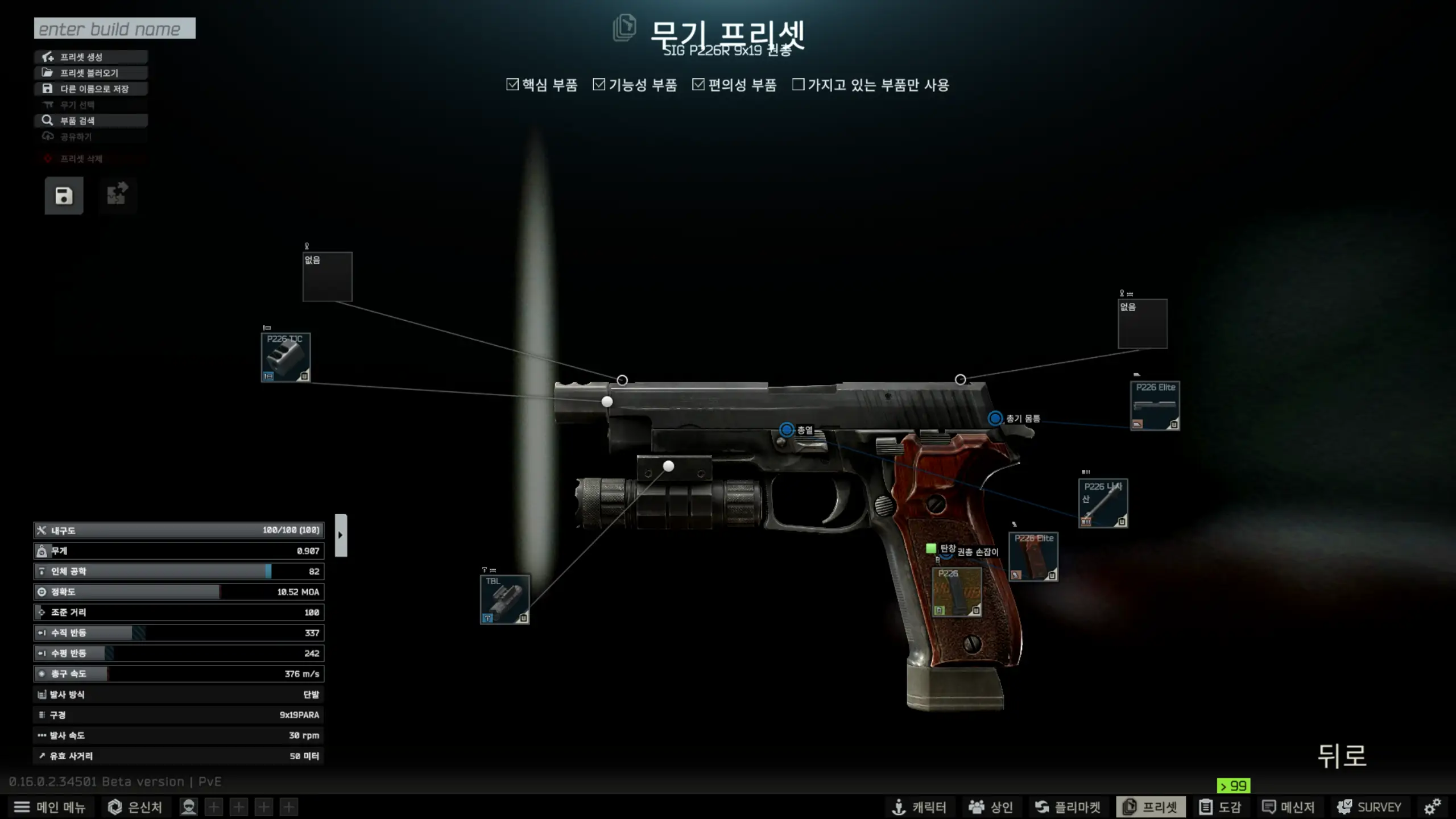Click the build name input field
The width and height of the screenshot is (1456, 819).
click(x=114, y=28)
